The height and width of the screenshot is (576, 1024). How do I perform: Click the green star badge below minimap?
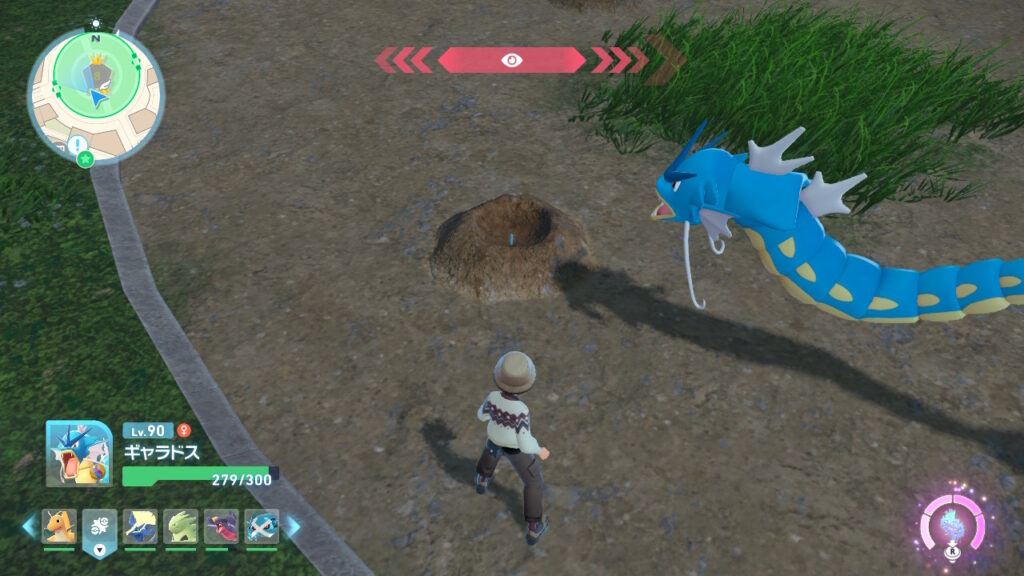pos(86,159)
